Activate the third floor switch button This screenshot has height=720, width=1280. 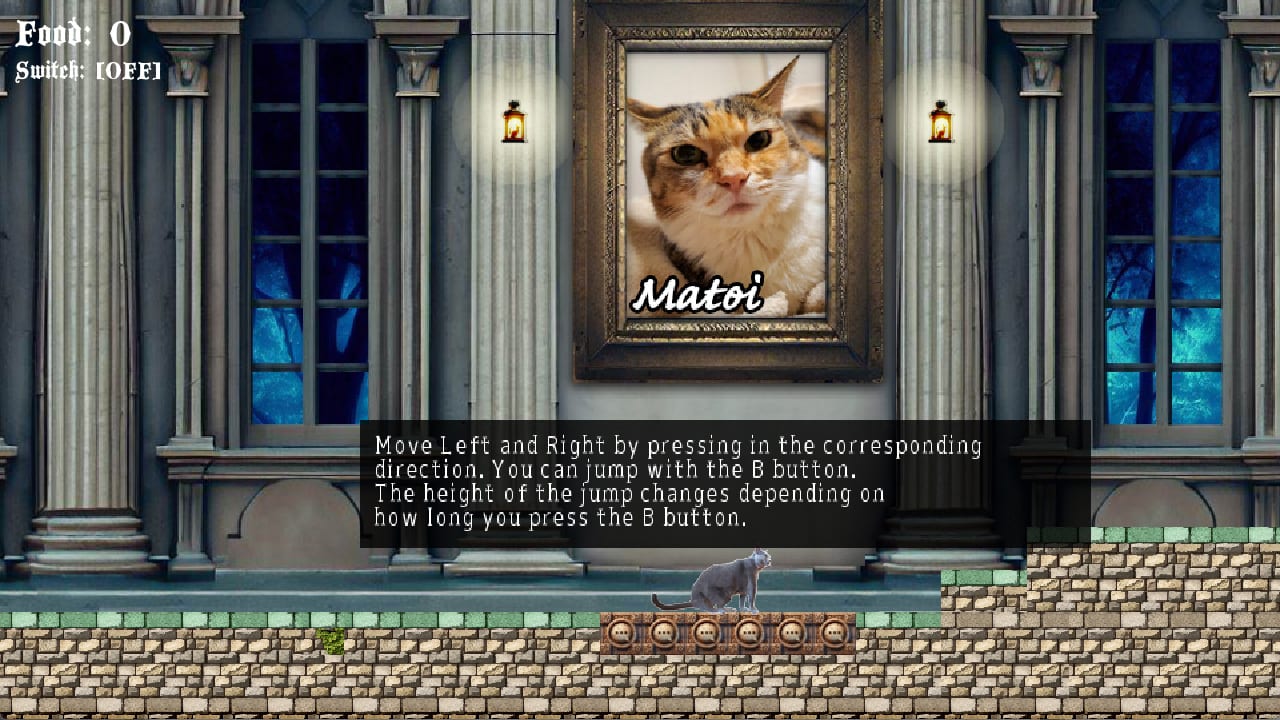point(704,634)
